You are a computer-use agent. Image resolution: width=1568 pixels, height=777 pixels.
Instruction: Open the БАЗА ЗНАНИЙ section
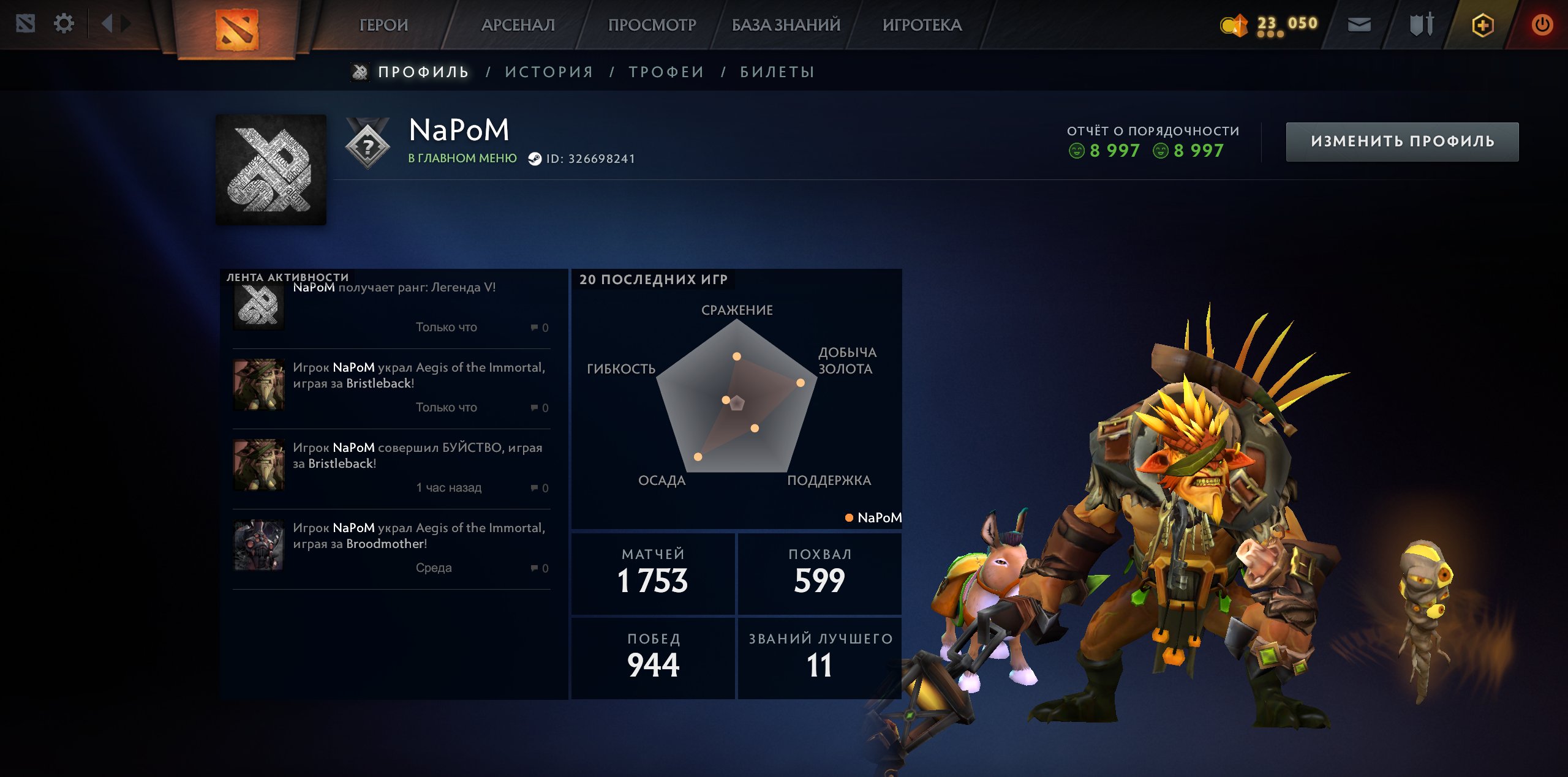point(784,24)
